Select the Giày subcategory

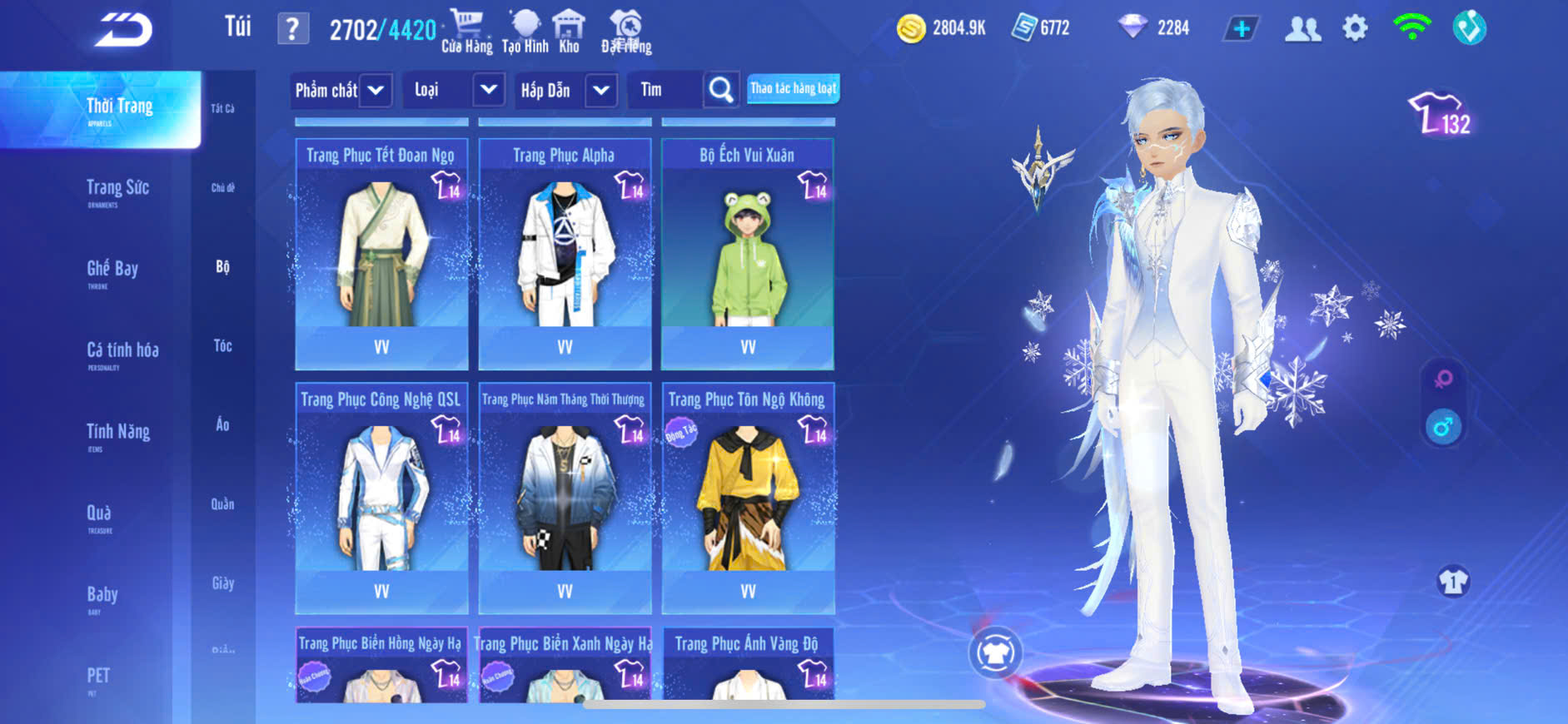click(x=222, y=583)
